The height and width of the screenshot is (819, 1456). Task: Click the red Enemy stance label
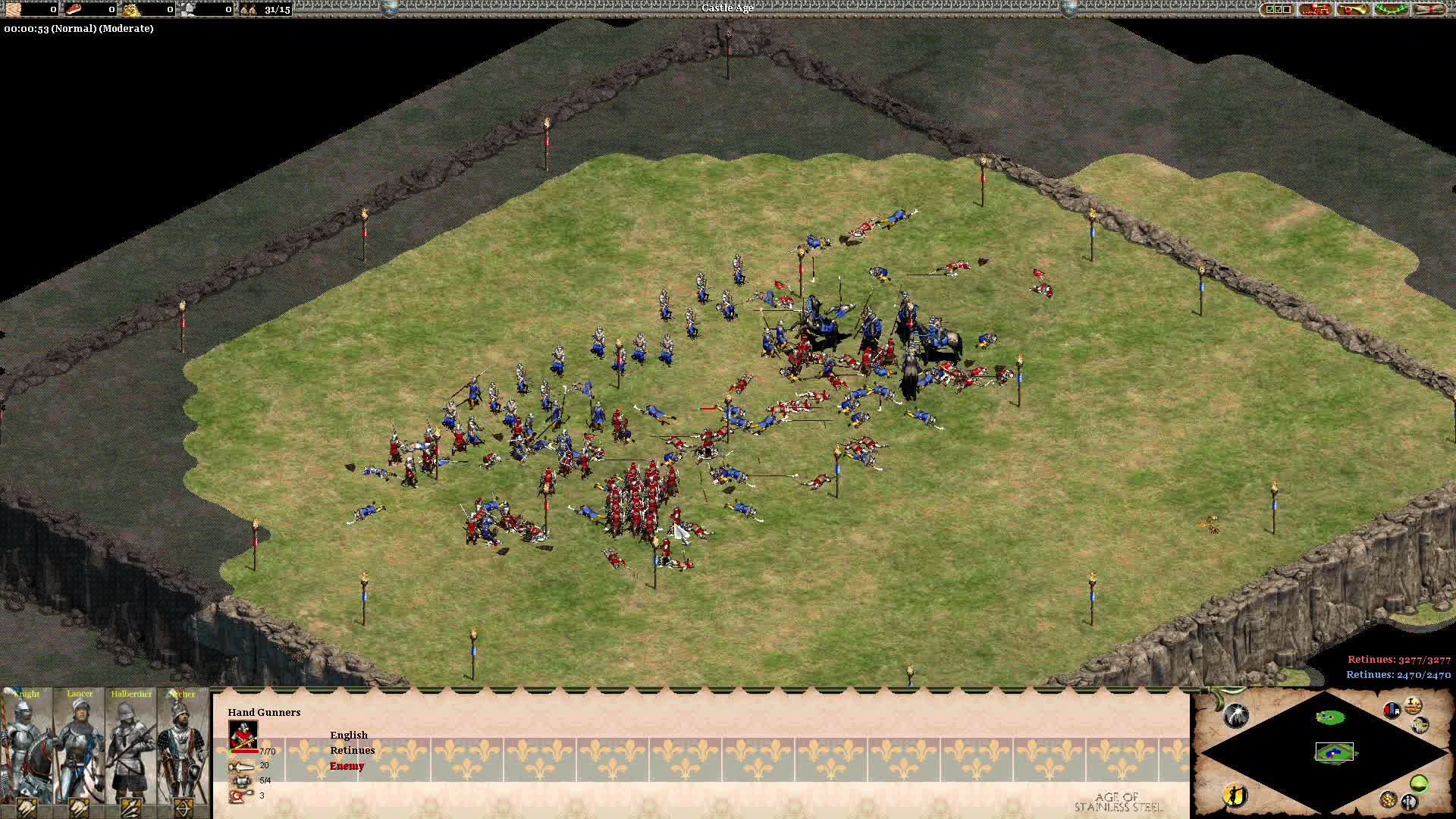347,766
